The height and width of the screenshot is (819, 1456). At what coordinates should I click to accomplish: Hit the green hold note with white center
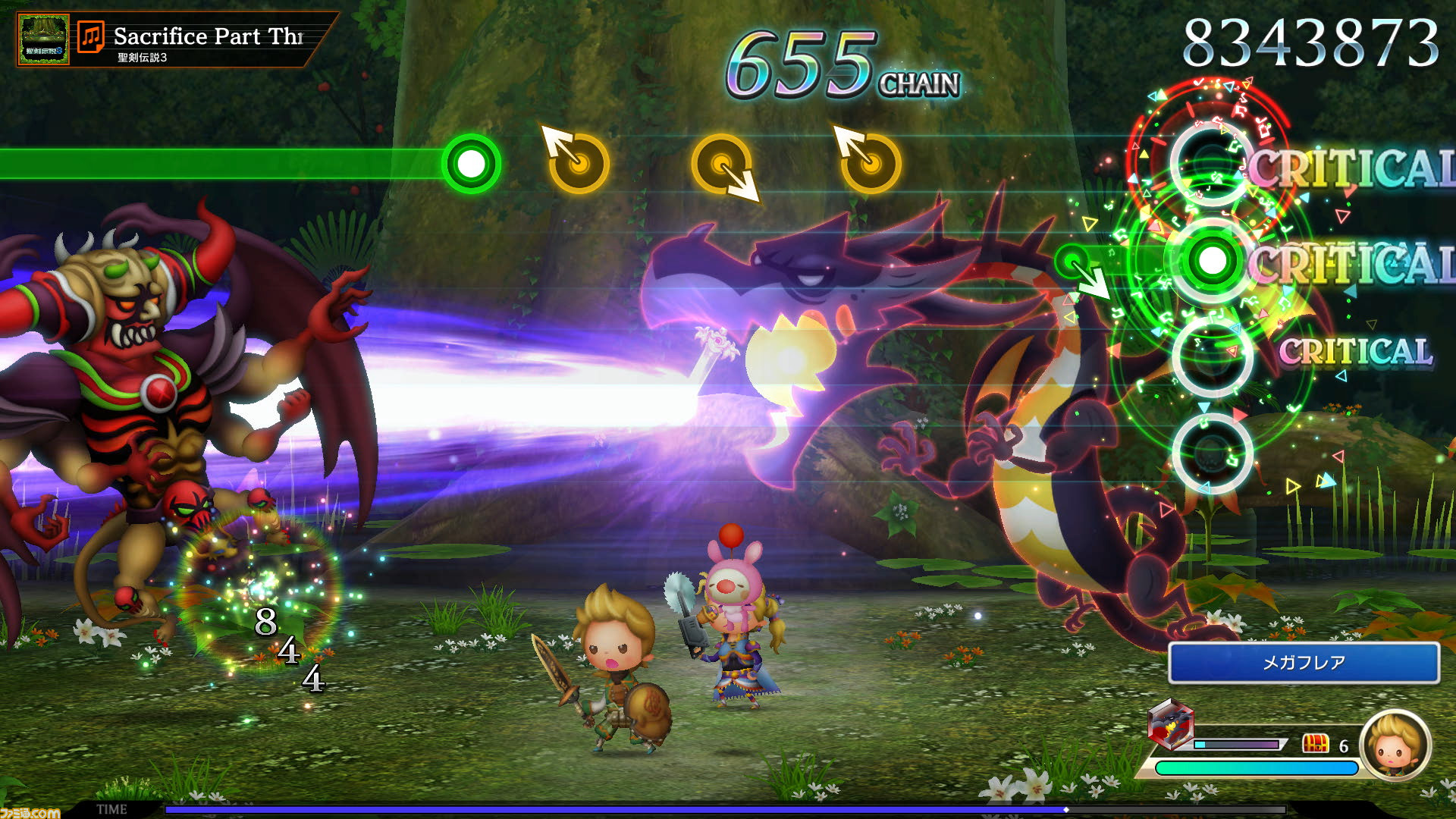pyautogui.click(x=471, y=164)
